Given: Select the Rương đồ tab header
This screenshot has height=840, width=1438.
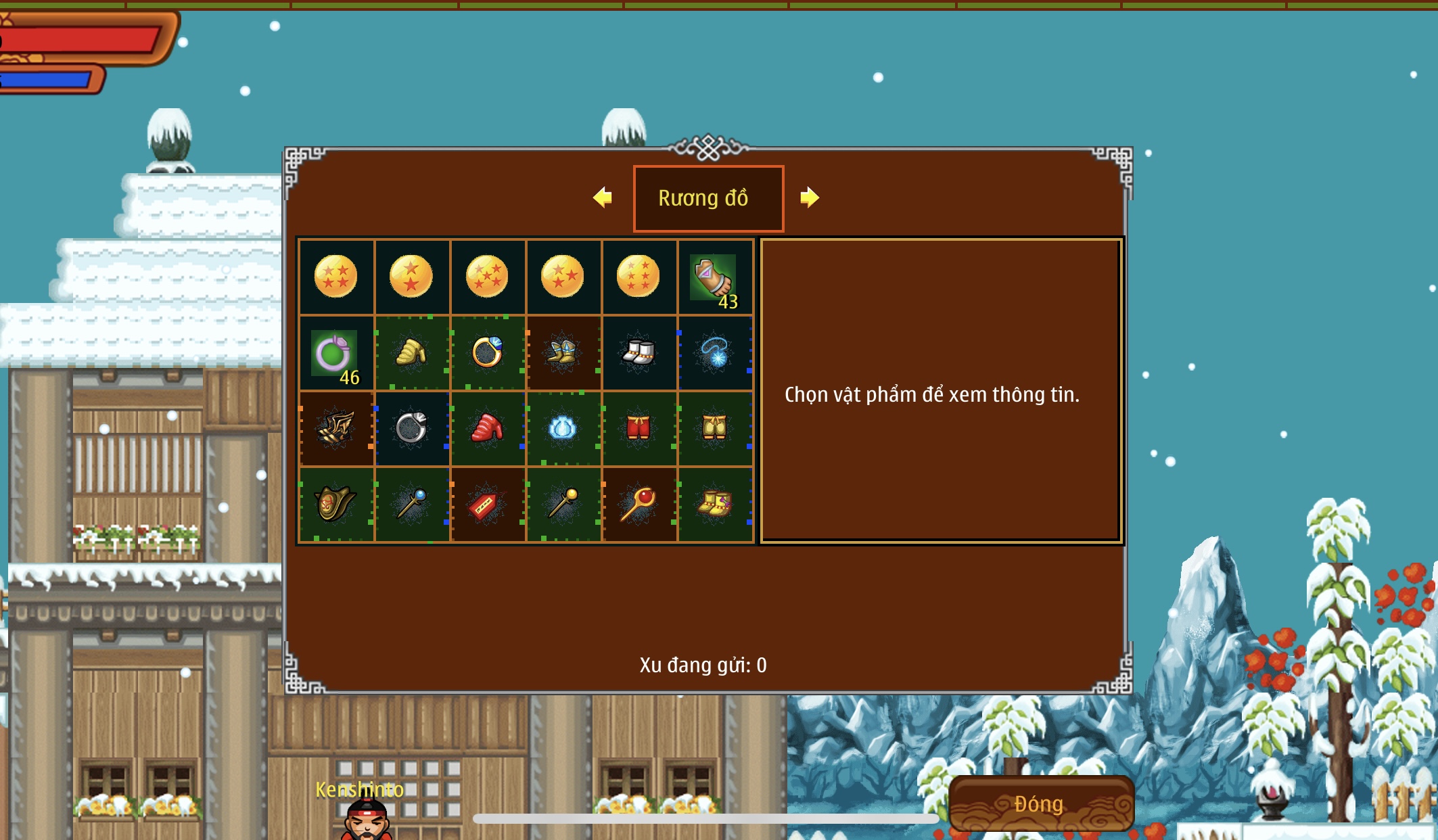Looking at the screenshot, I should pos(708,198).
